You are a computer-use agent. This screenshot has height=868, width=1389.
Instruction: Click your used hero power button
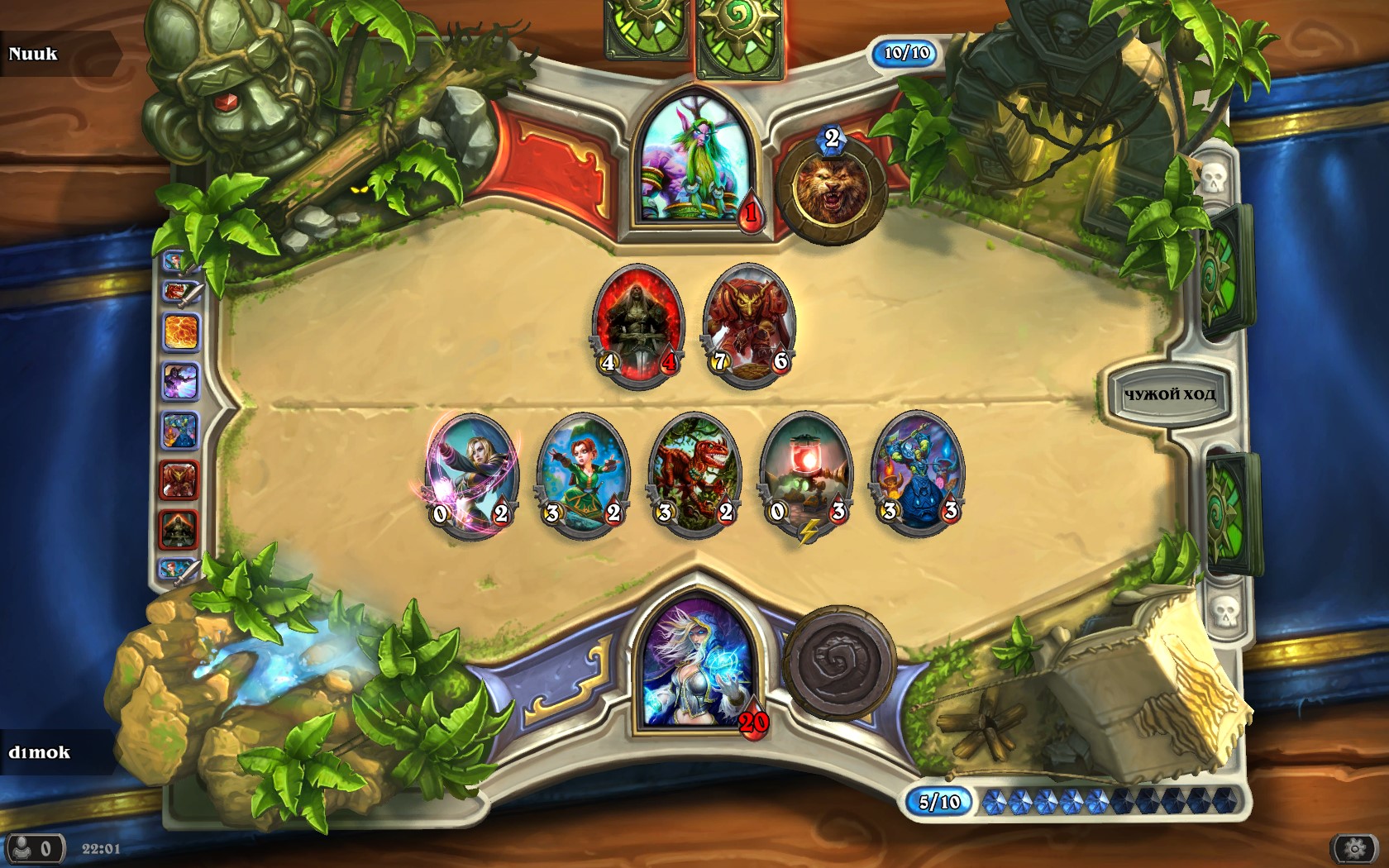tap(839, 663)
